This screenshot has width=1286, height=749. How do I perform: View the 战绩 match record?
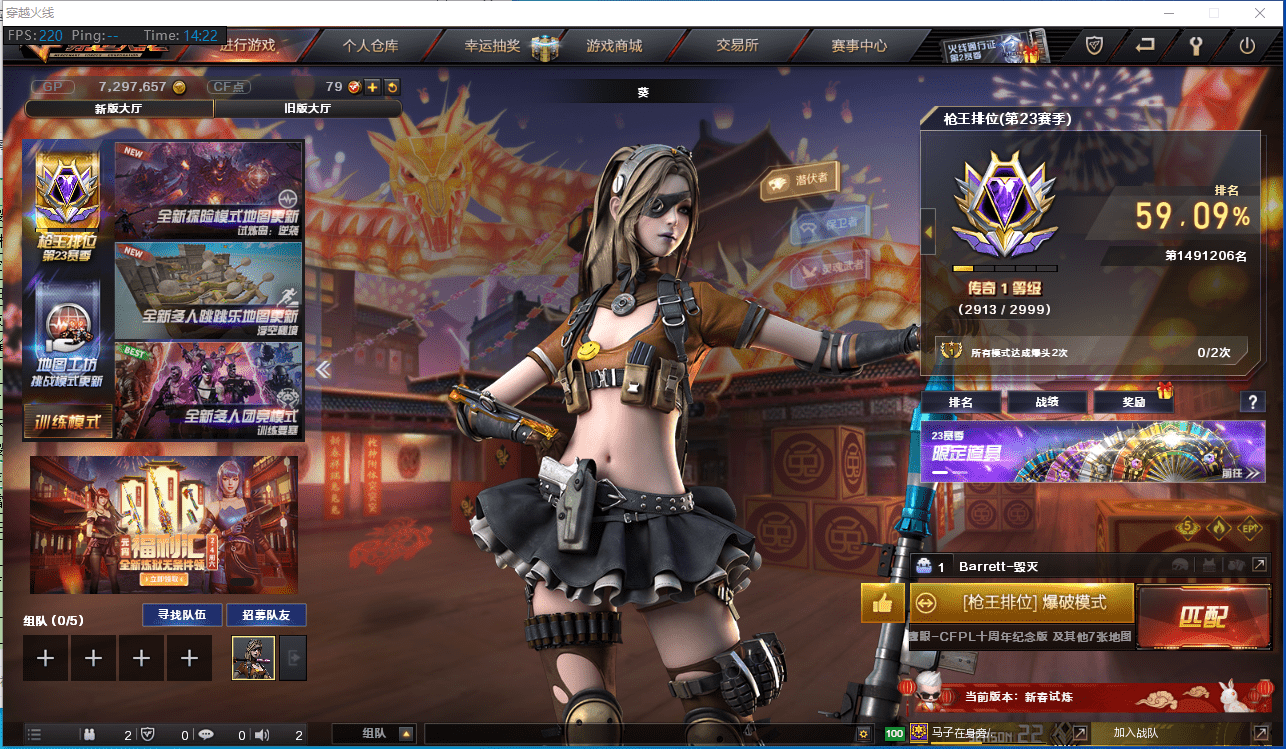(x=1045, y=402)
